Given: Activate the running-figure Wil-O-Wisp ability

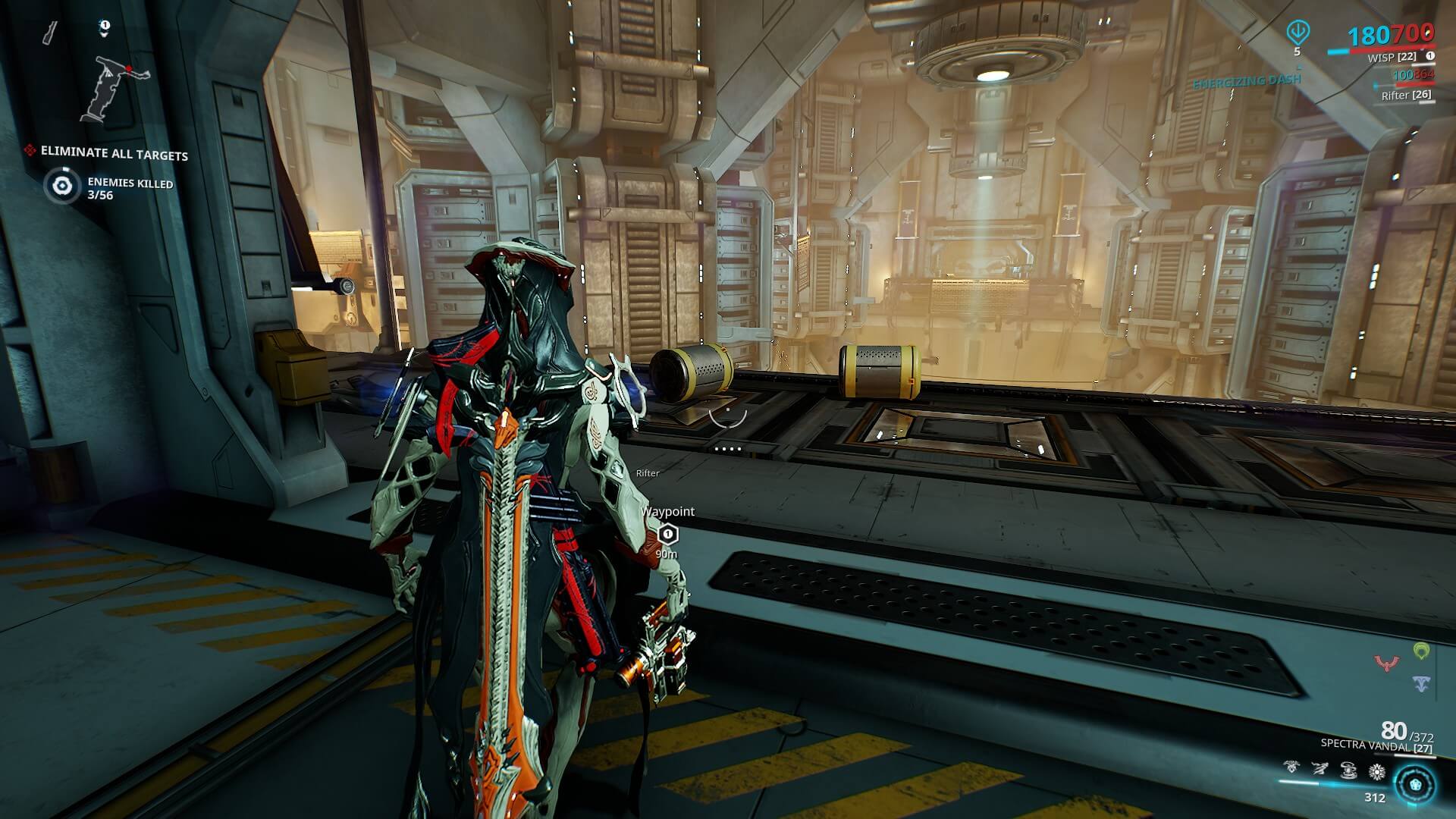Looking at the screenshot, I should pyautogui.click(x=1319, y=769).
